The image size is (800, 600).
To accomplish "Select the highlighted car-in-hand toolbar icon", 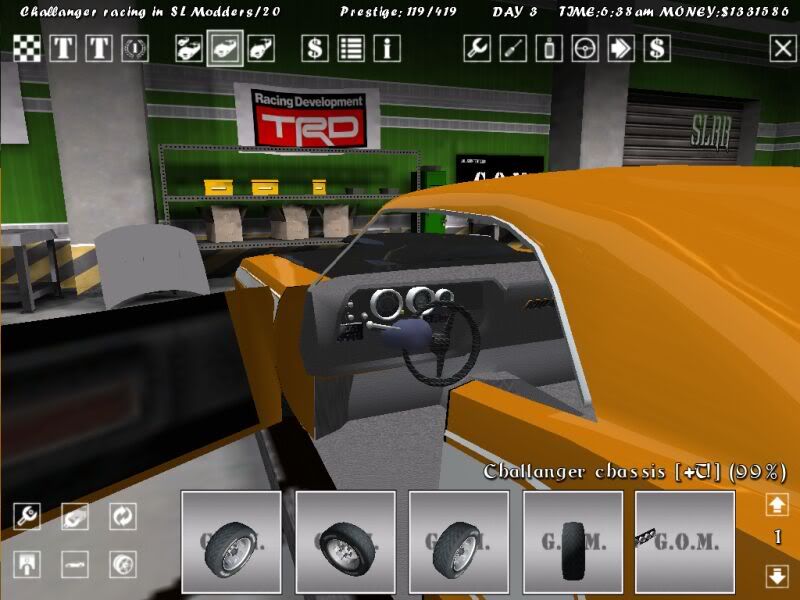I will [225, 48].
